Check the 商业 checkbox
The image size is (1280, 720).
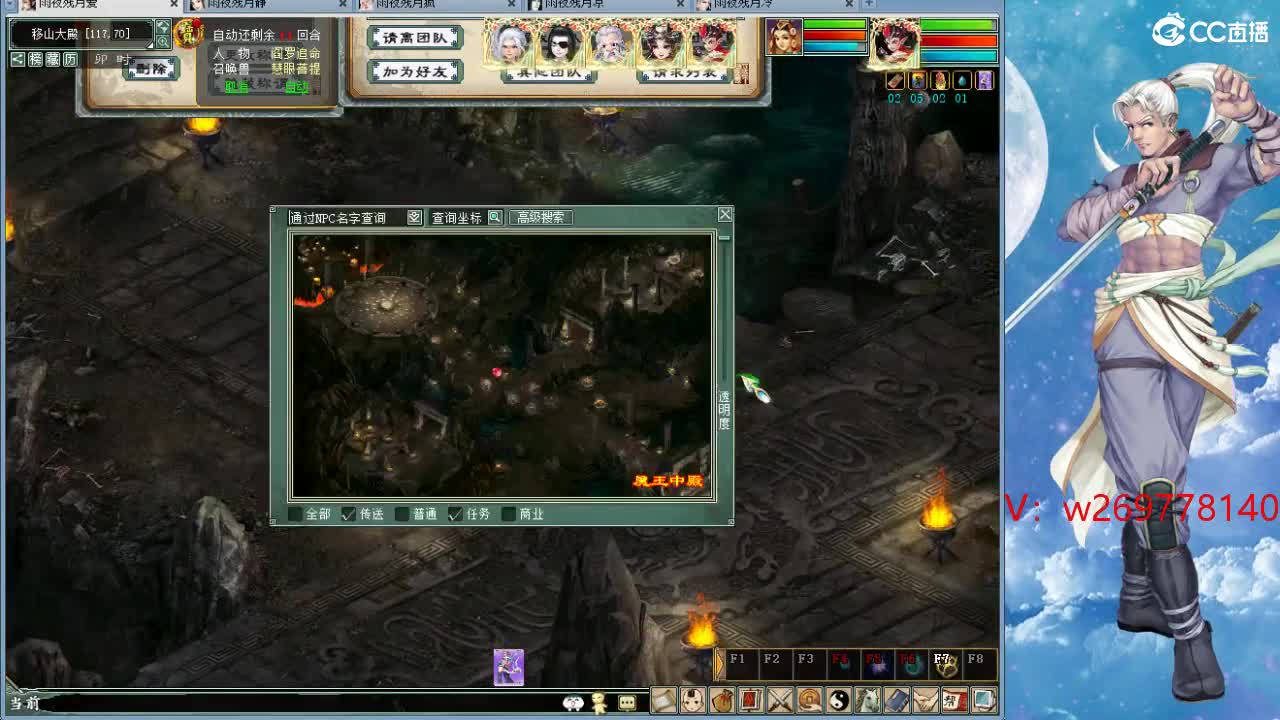pos(508,515)
